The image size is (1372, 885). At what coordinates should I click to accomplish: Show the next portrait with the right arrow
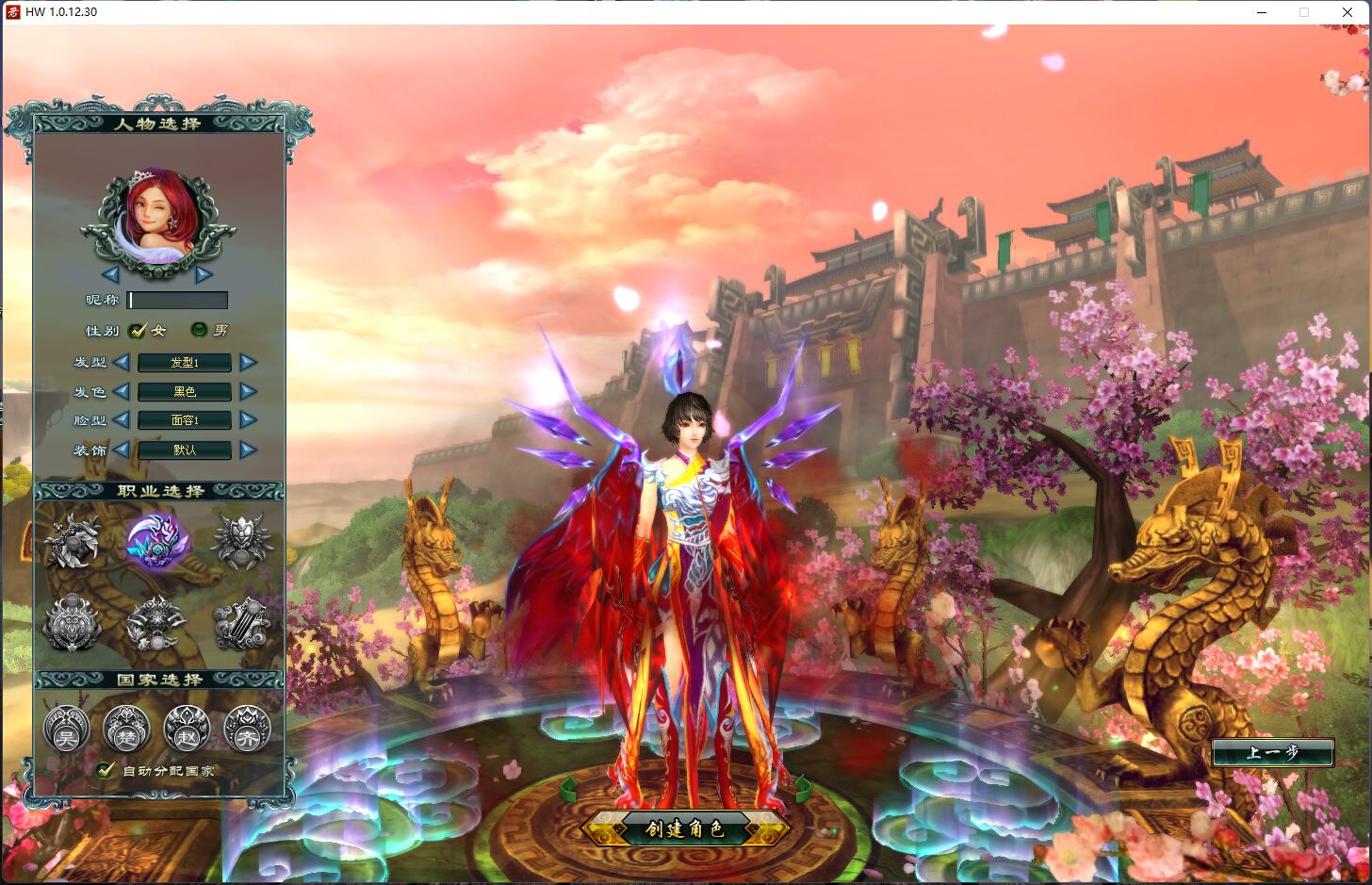click(x=204, y=275)
